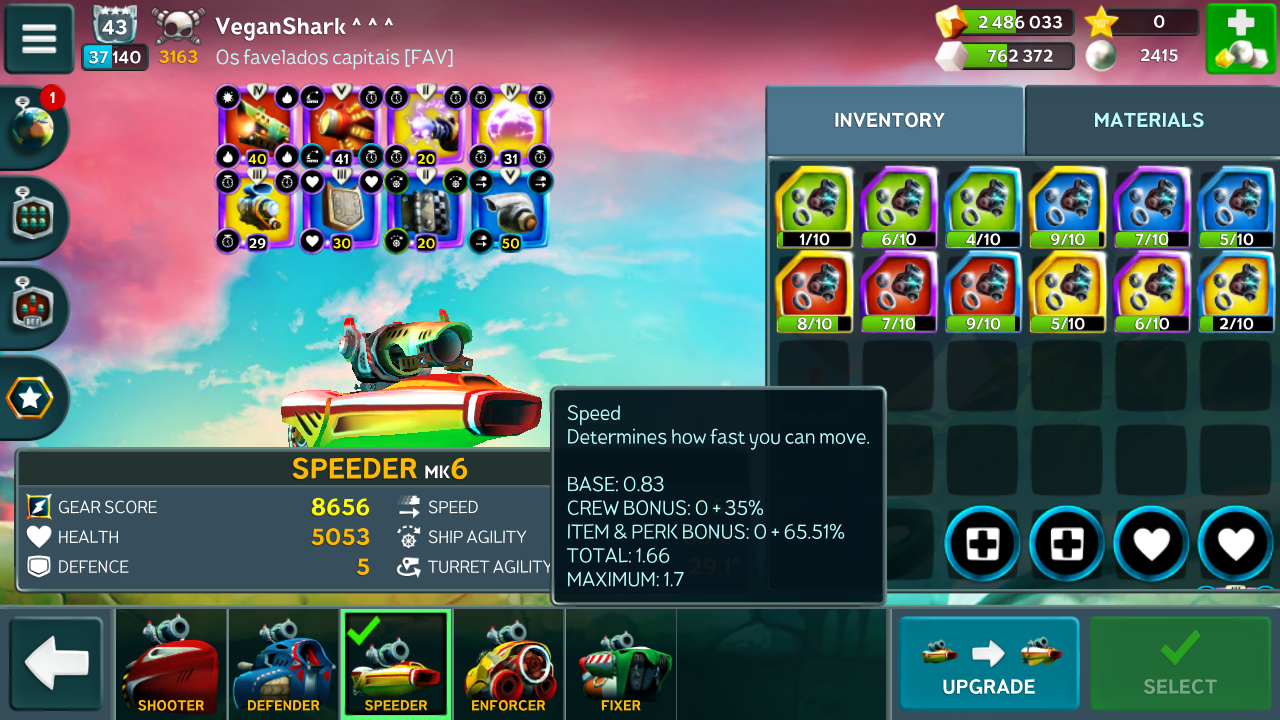Image resolution: width=1280 pixels, height=720 pixels.
Task: Switch to the Materials tab
Action: [1148, 120]
